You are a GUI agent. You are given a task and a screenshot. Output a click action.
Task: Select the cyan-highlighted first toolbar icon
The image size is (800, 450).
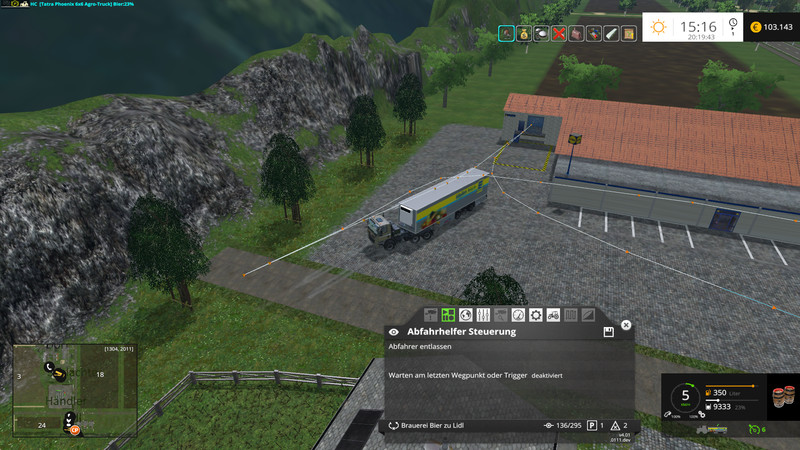[507, 34]
